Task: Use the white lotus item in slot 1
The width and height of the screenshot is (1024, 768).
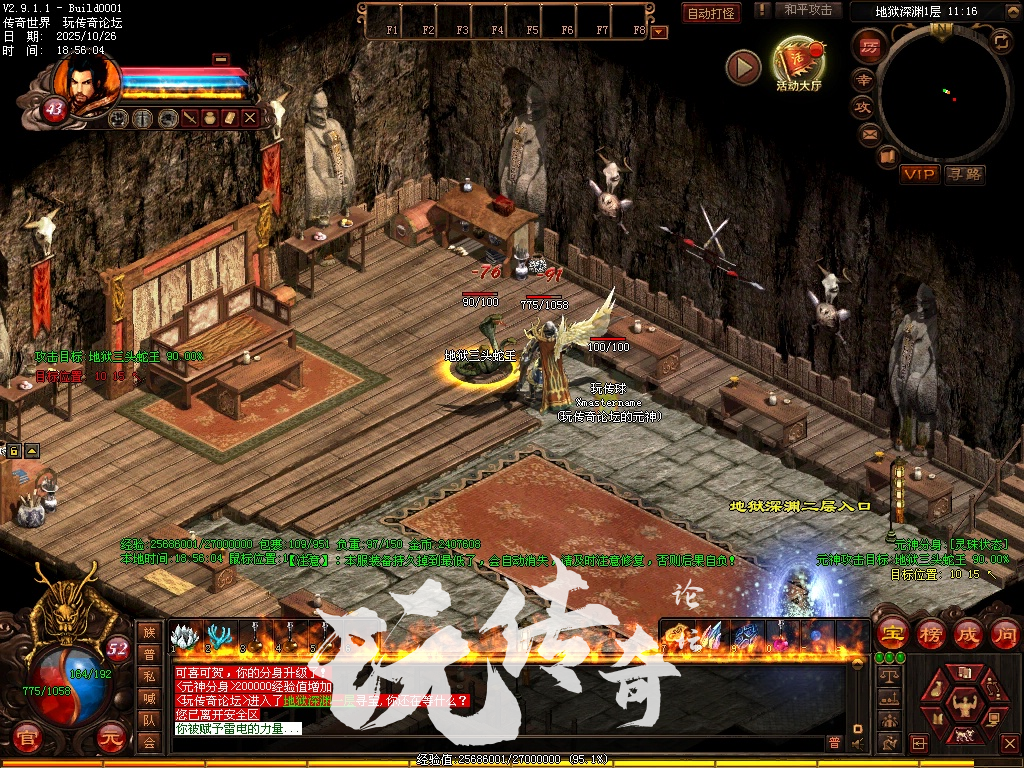Action: pyautogui.click(x=182, y=636)
